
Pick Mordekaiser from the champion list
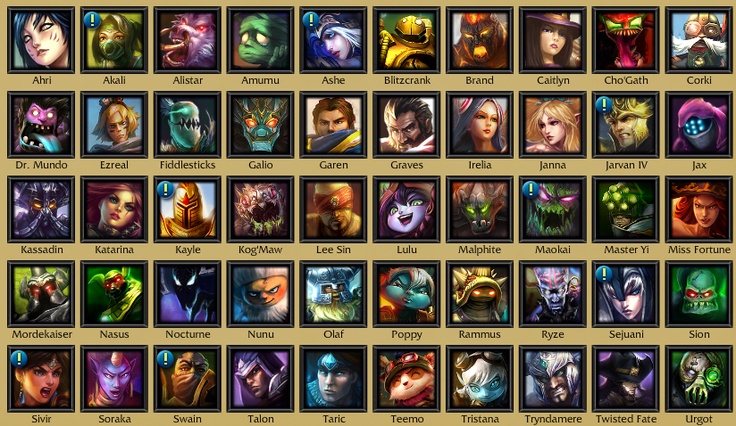pos(40,293)
